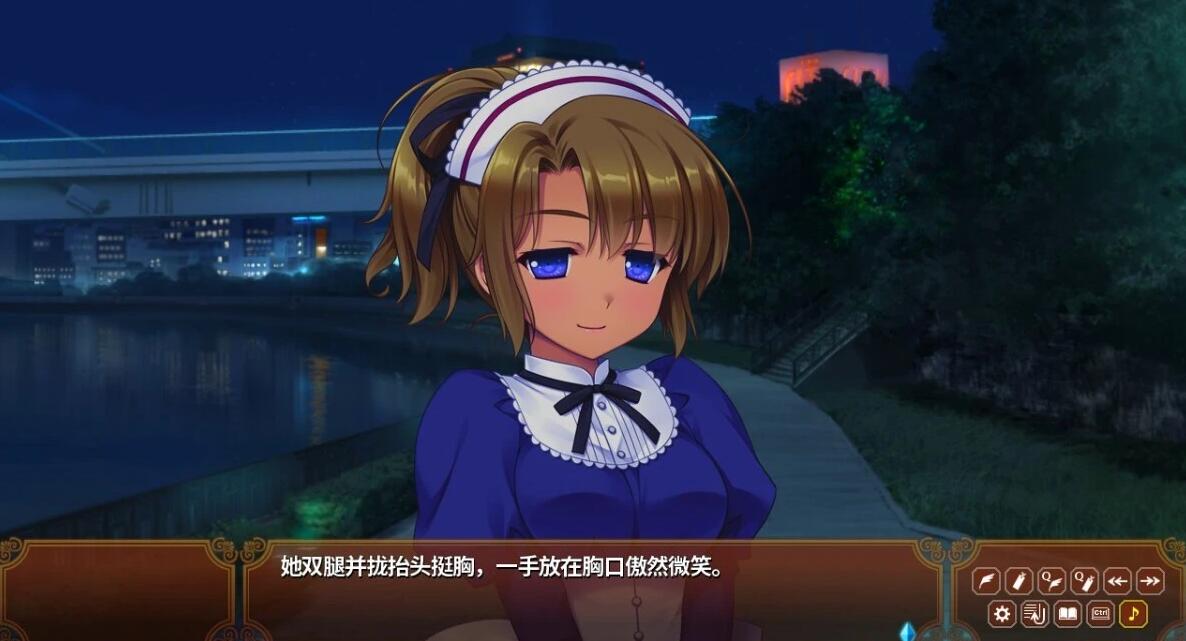
Task: Open the save menu with the feather icon
Action: tap(988, 581)
